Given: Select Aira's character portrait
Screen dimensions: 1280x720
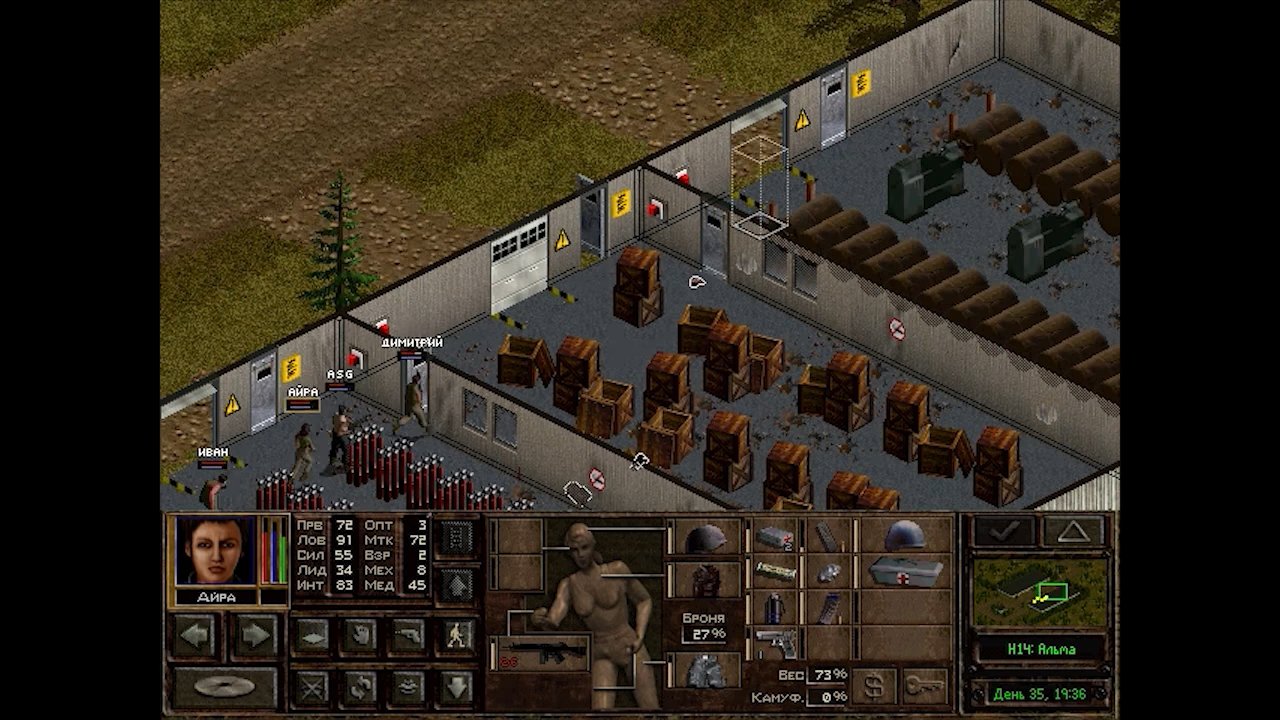Looking at the screenshot, I should 215,550.
